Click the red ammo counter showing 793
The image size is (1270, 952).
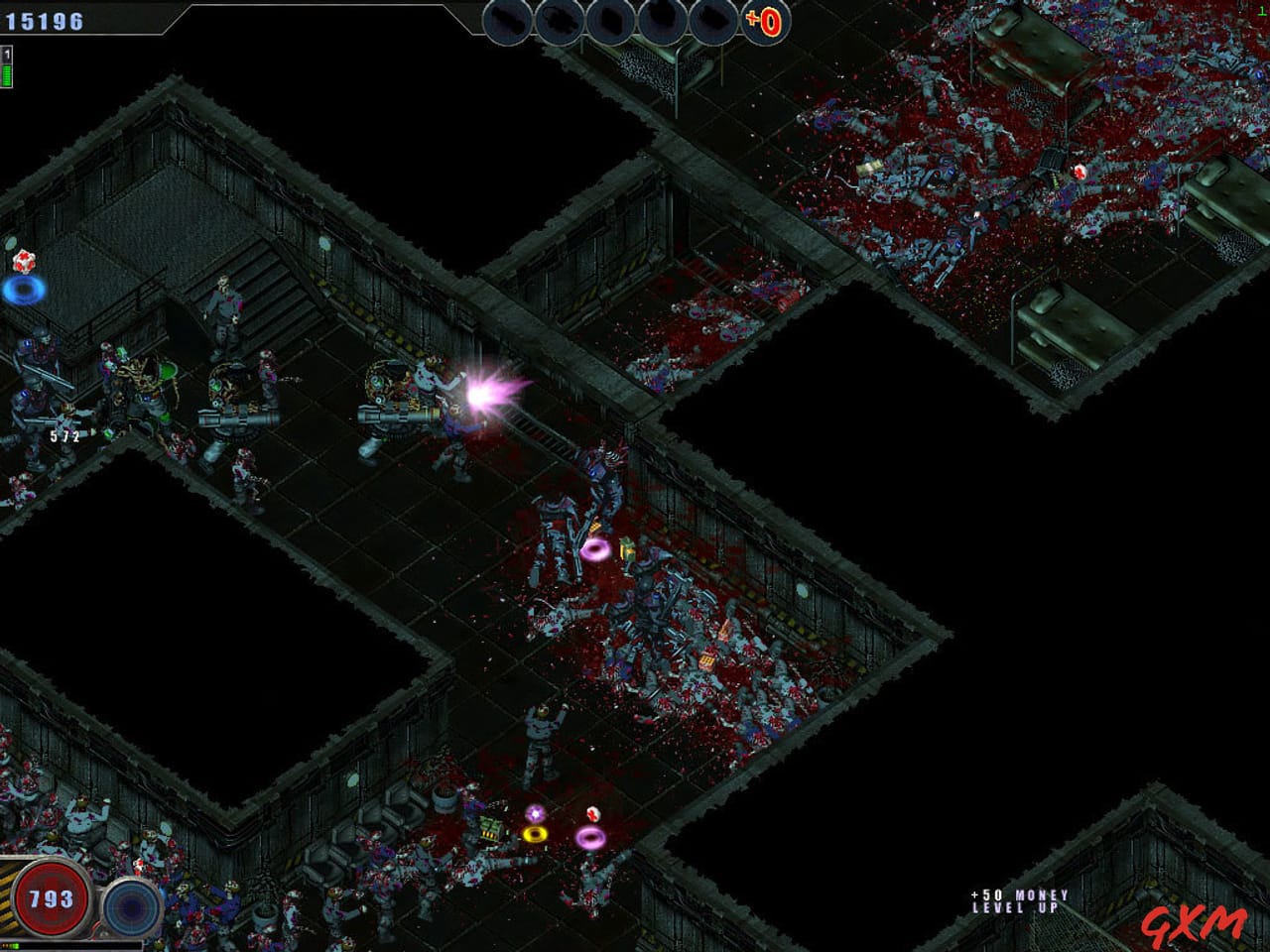click(52, 896)
